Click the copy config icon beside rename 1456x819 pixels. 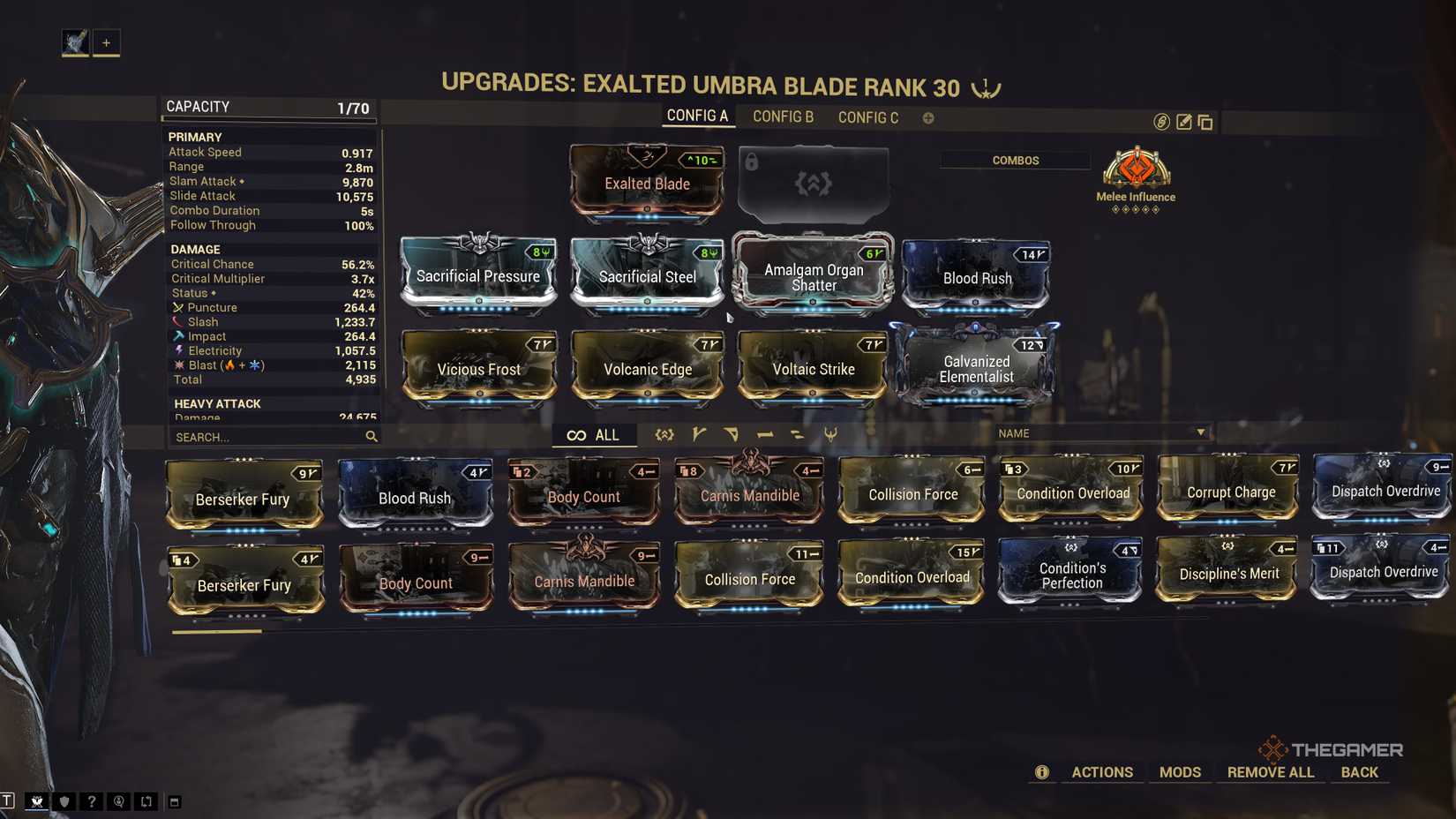point(1205,122)
